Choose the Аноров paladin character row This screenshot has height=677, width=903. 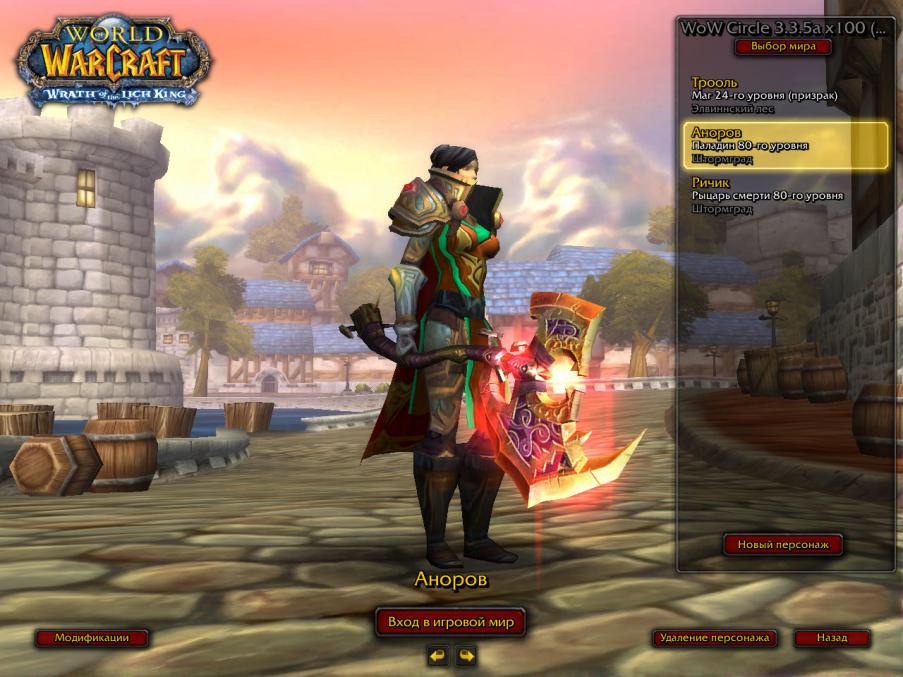(786, 145)
